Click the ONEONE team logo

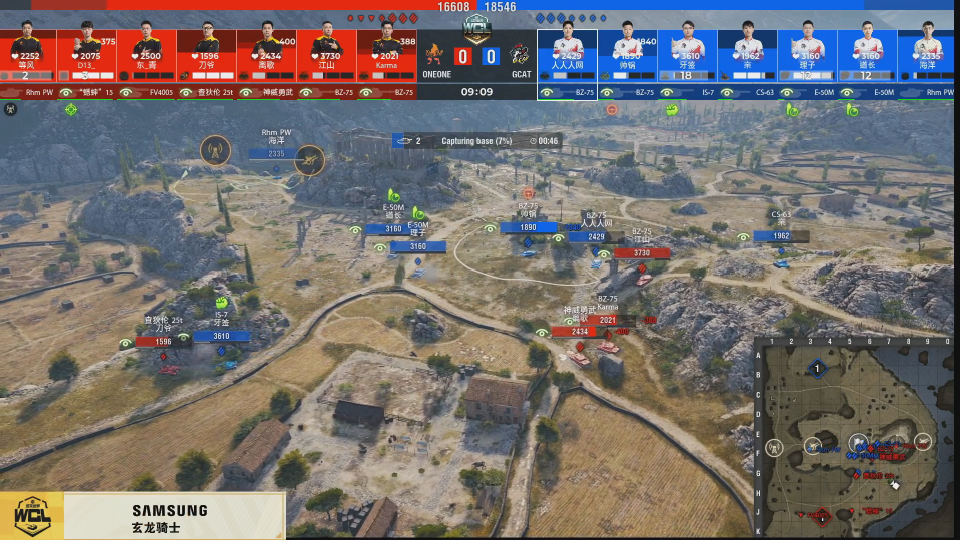(x=434, y=55)
